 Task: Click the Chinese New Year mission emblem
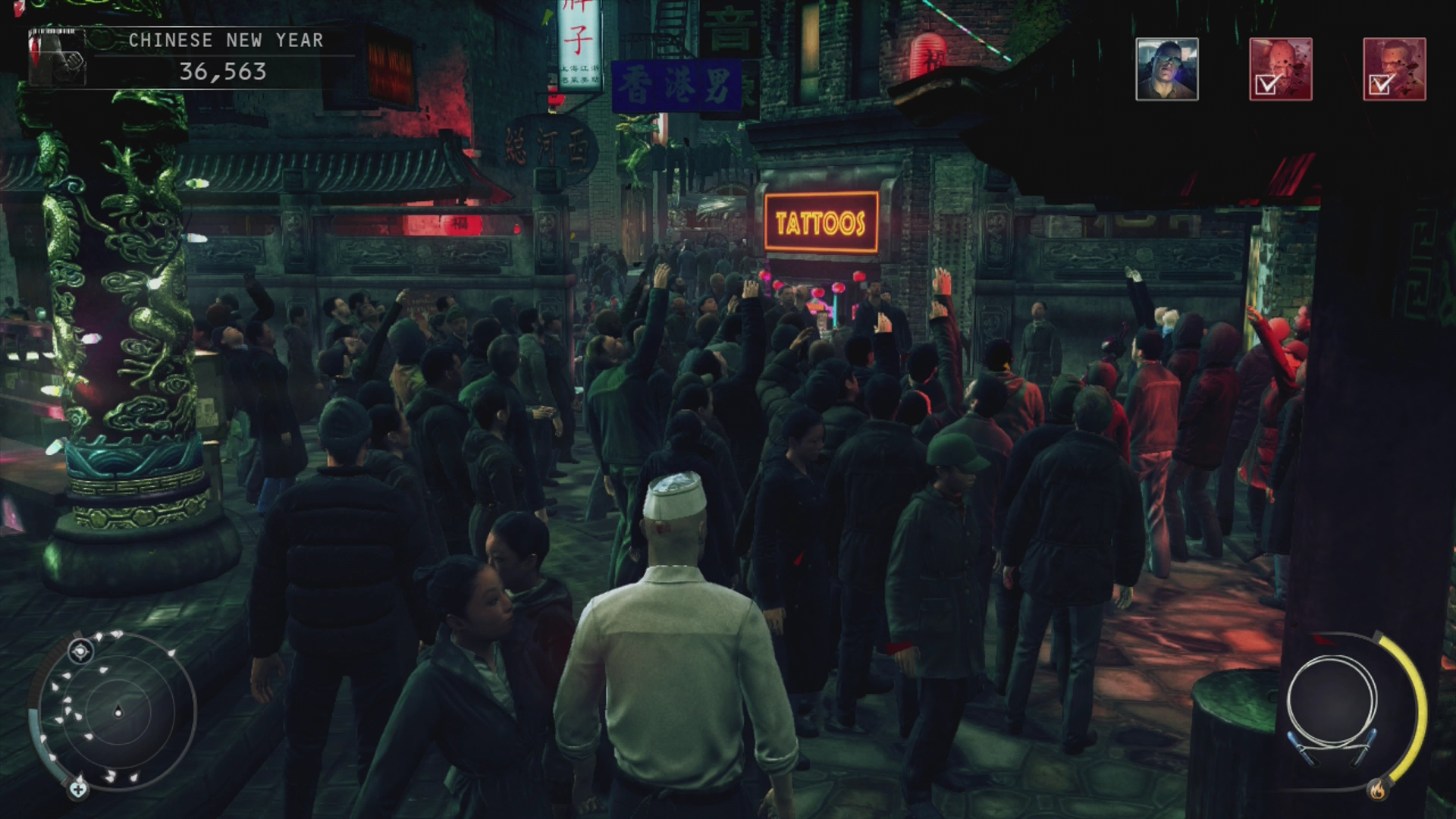pyautogui.click(x=58, y=58)
